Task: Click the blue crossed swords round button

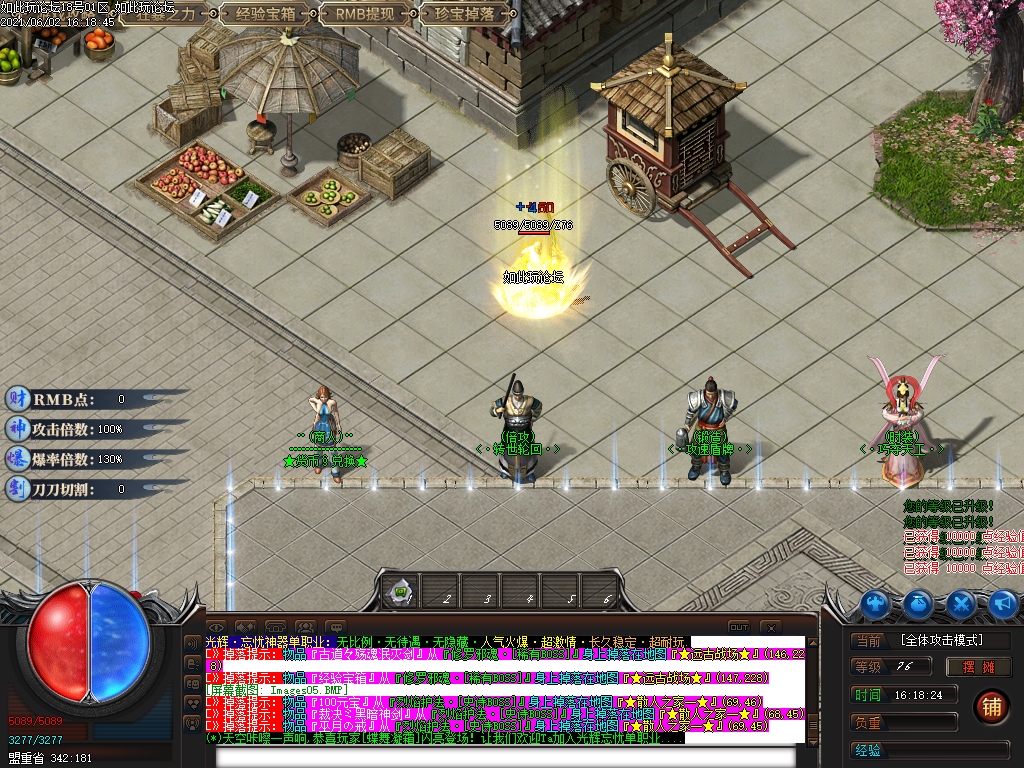Action: click(x=961, y=604)
